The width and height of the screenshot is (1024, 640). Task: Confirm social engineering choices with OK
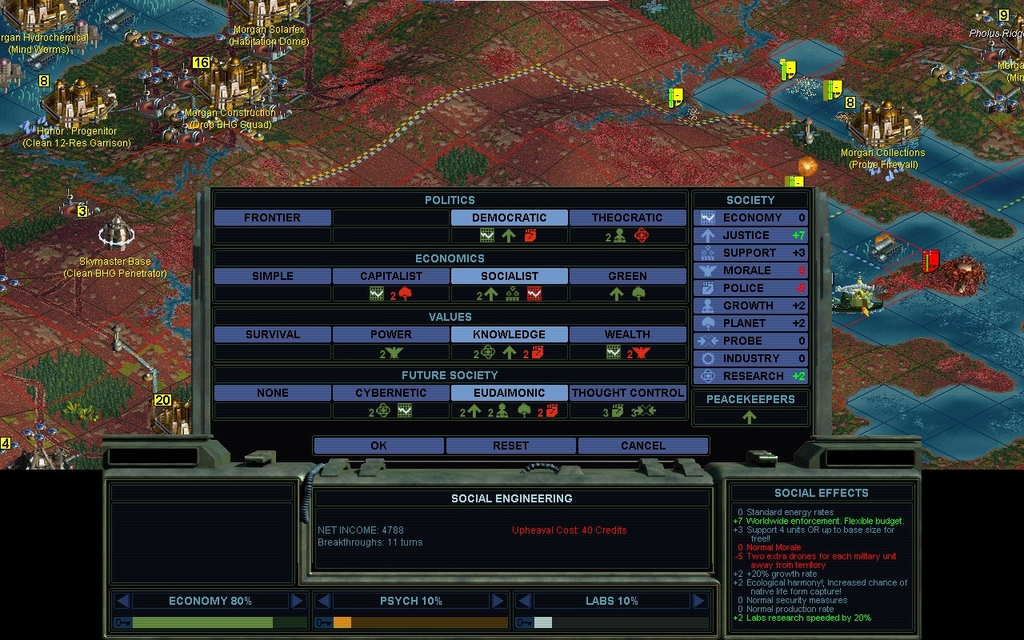click(x=378, y=445)
